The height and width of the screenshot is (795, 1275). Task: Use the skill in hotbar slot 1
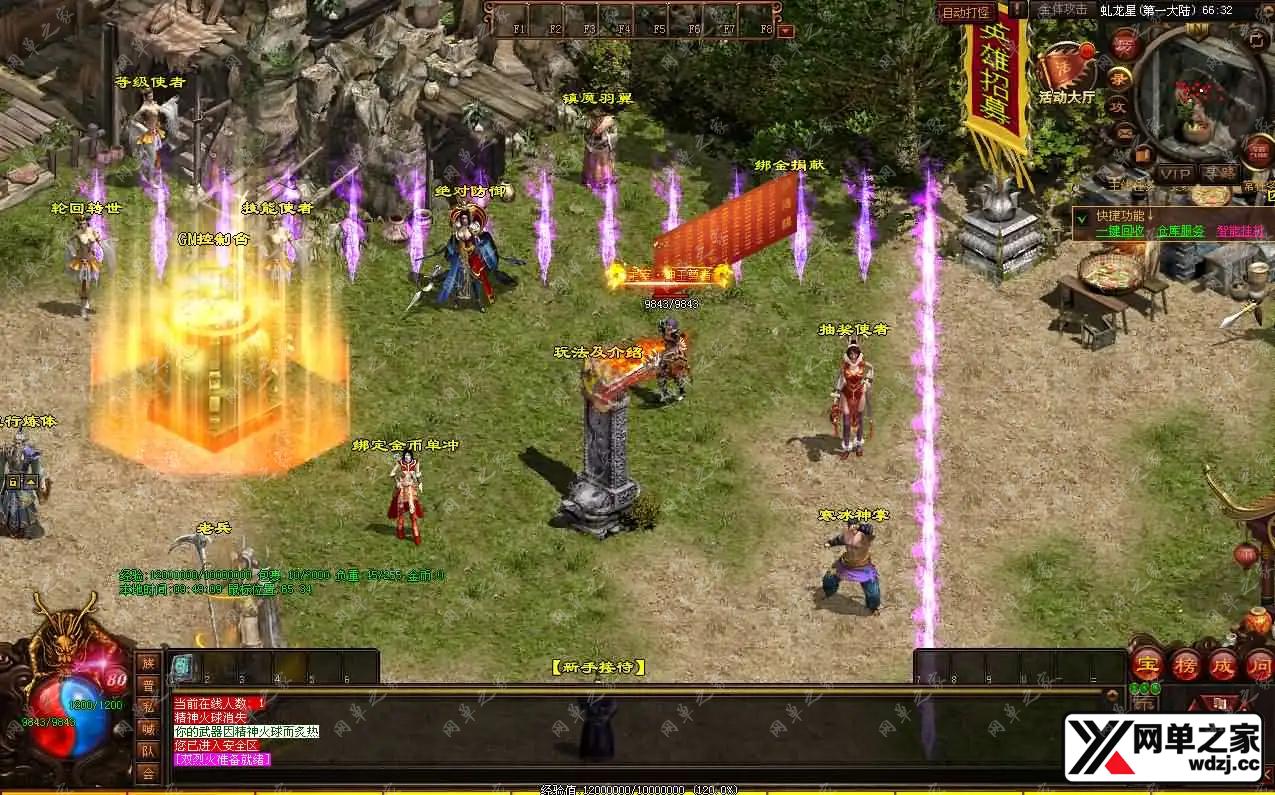(x=183, y=666)
